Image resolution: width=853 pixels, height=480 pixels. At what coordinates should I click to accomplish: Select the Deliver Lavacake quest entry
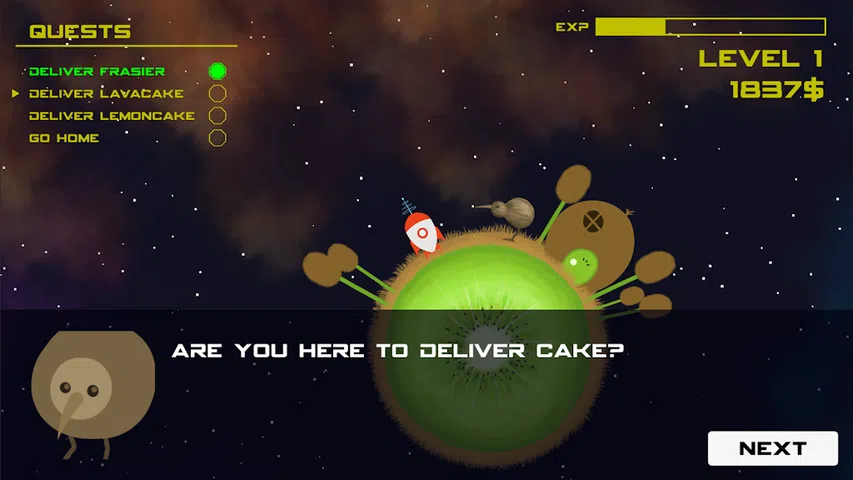(106, 93)
